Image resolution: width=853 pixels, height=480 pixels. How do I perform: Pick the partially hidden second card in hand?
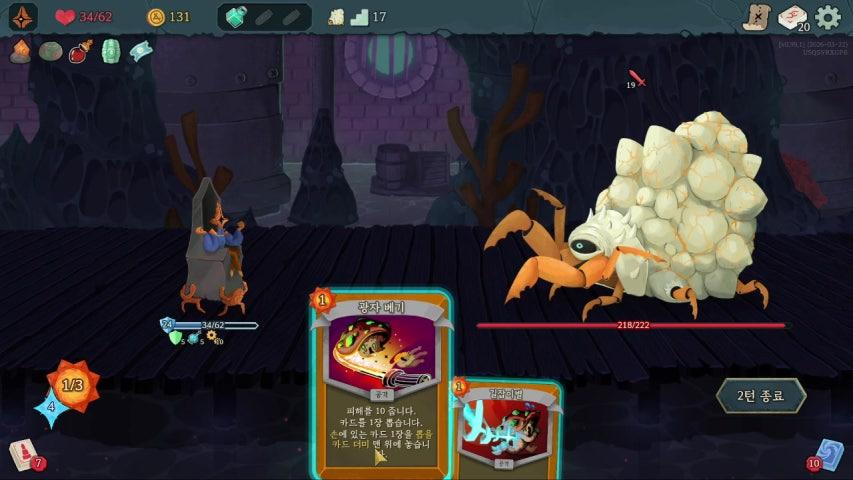point(510,430)
